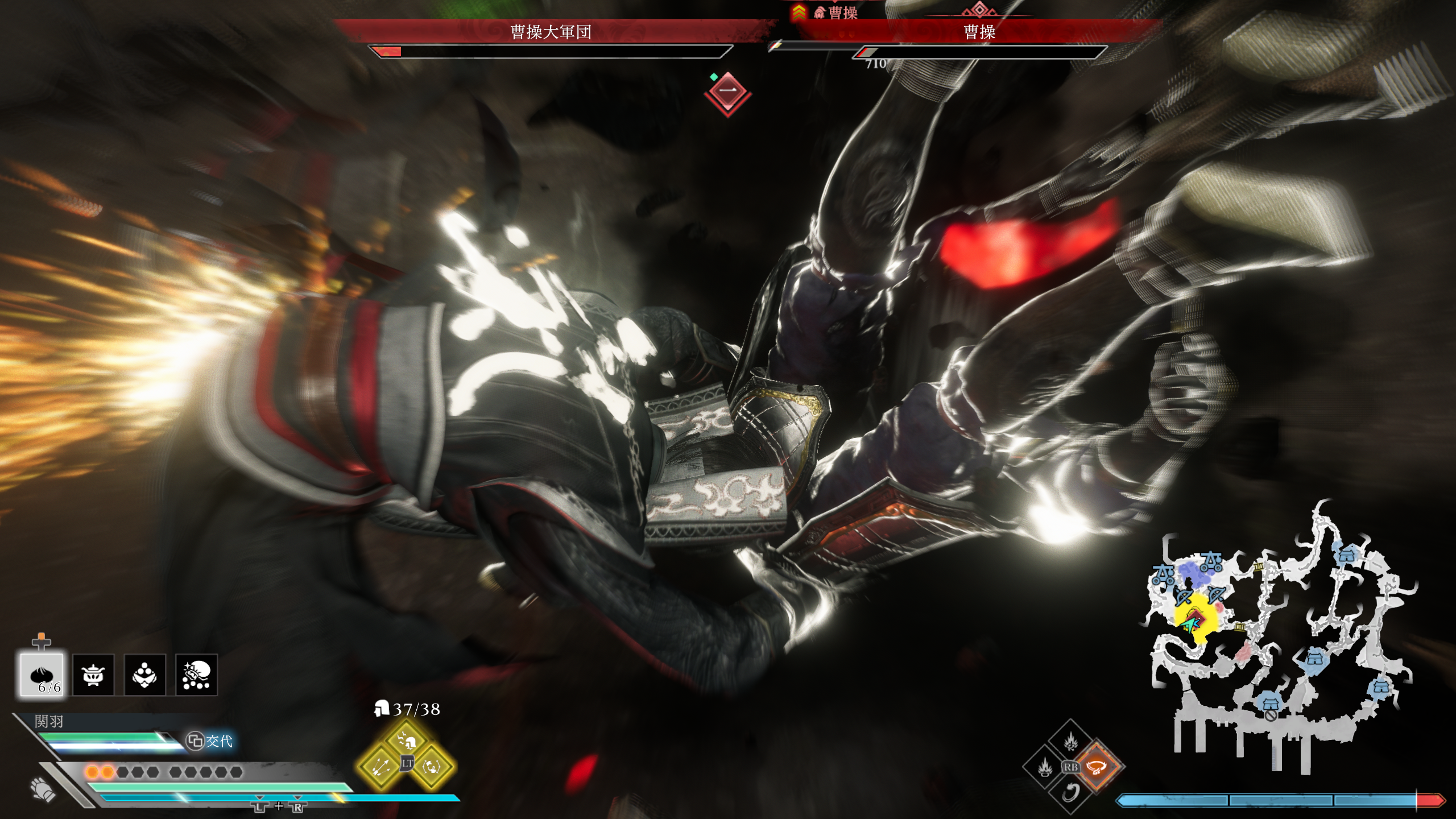Pick the sparkling pouch item slot

point(196,675)
